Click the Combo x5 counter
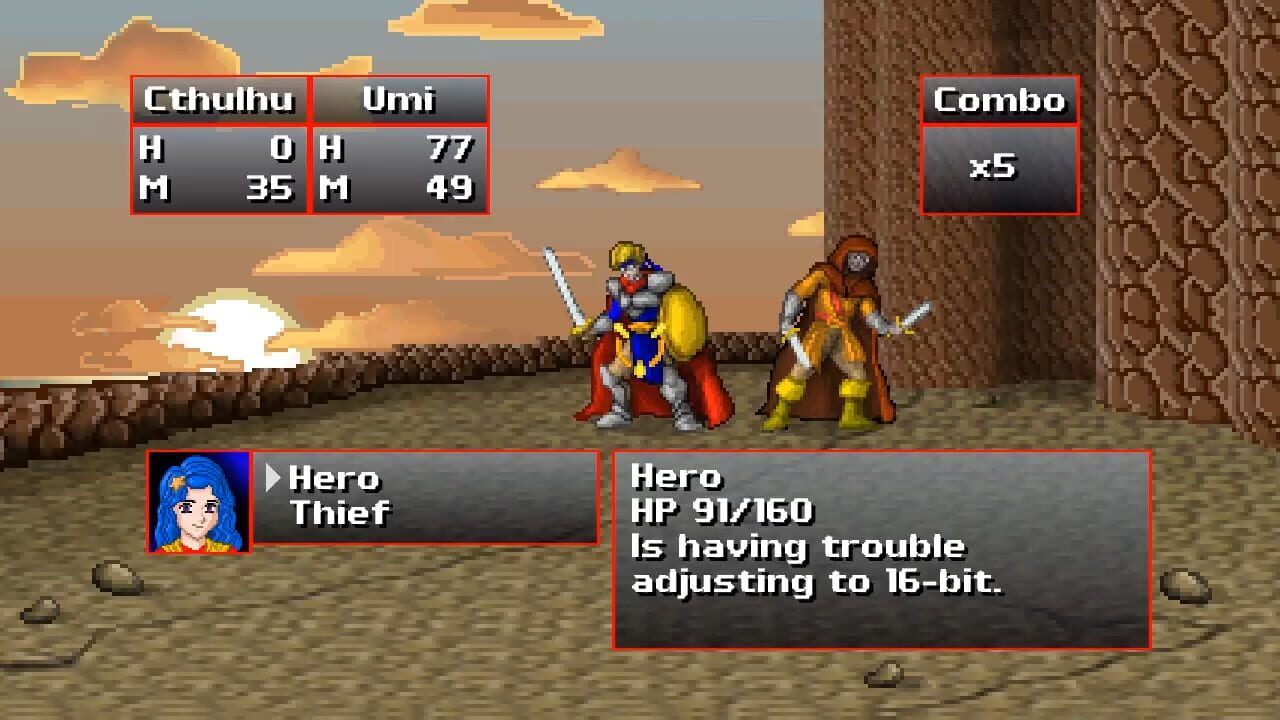The height and width of the screenshot is (720, 1280). (x=998, y=170)
